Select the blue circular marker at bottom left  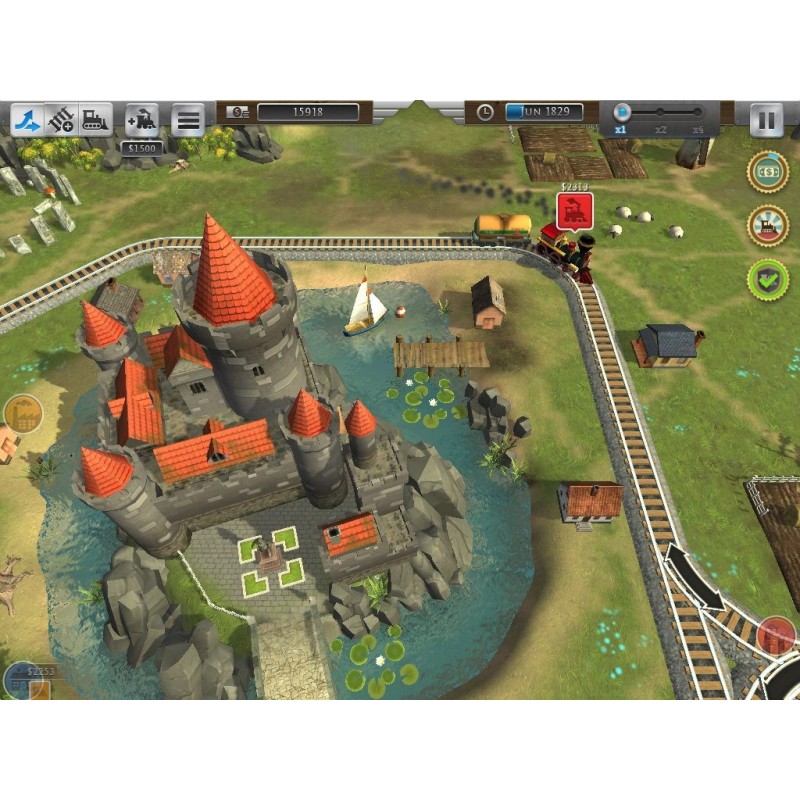pyautogui.click(x=20, y=681)
